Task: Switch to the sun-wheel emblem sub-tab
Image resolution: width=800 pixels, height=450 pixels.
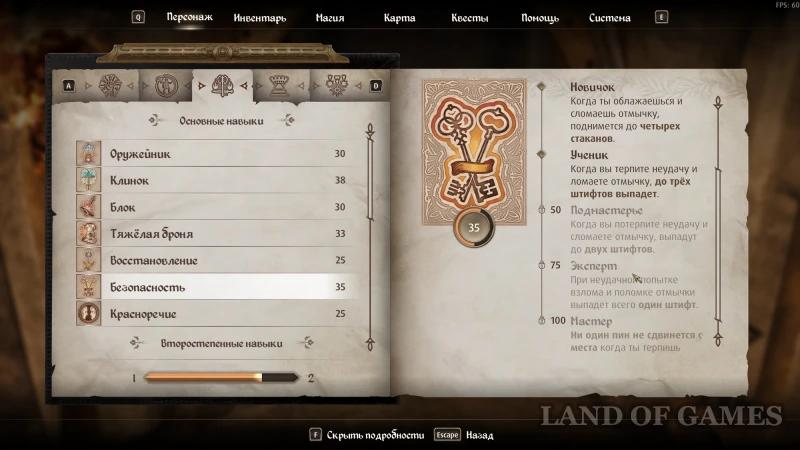Action: pos(107,85)
